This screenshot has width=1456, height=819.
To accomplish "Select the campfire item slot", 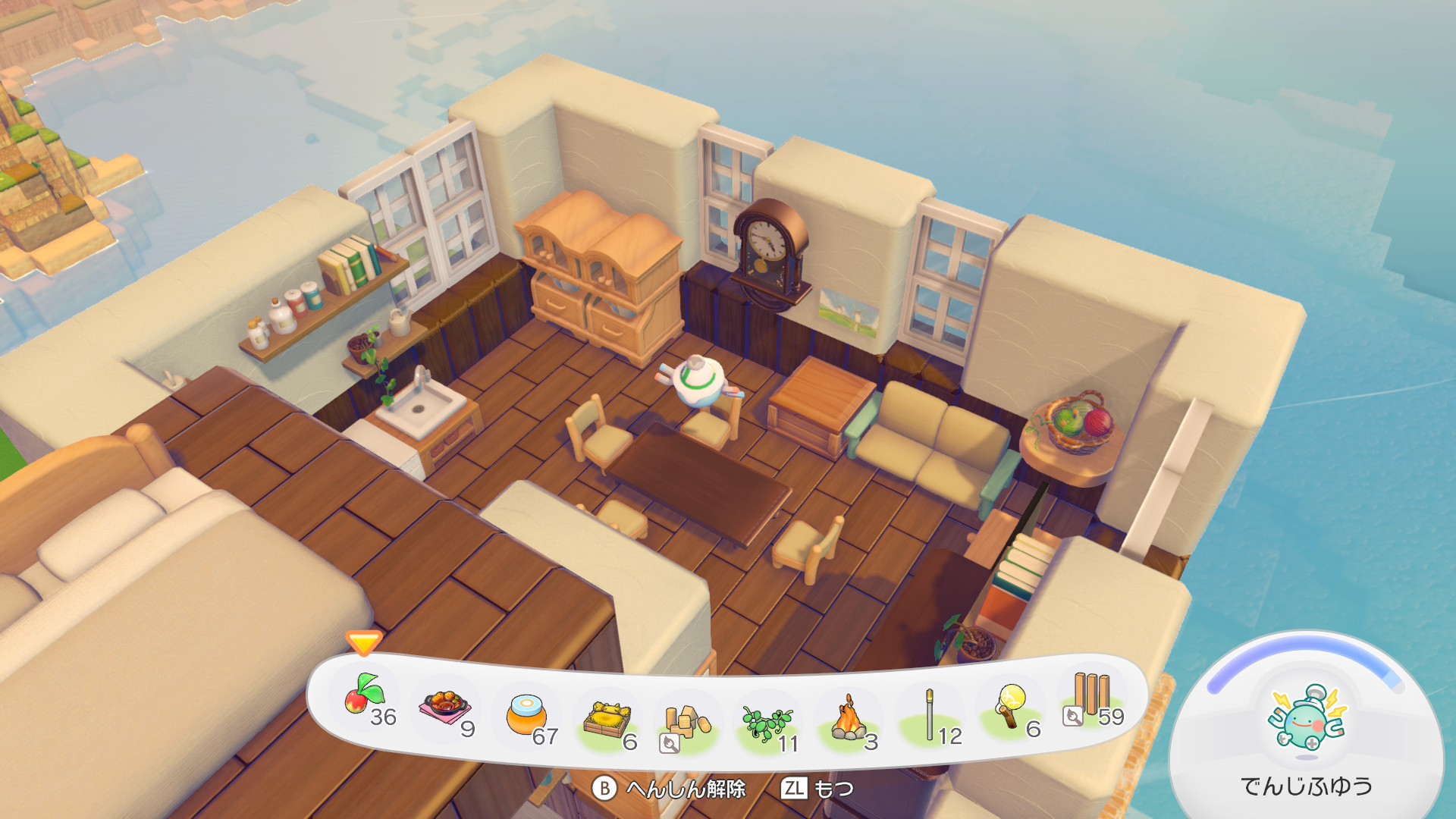I will tap(849, 720).
